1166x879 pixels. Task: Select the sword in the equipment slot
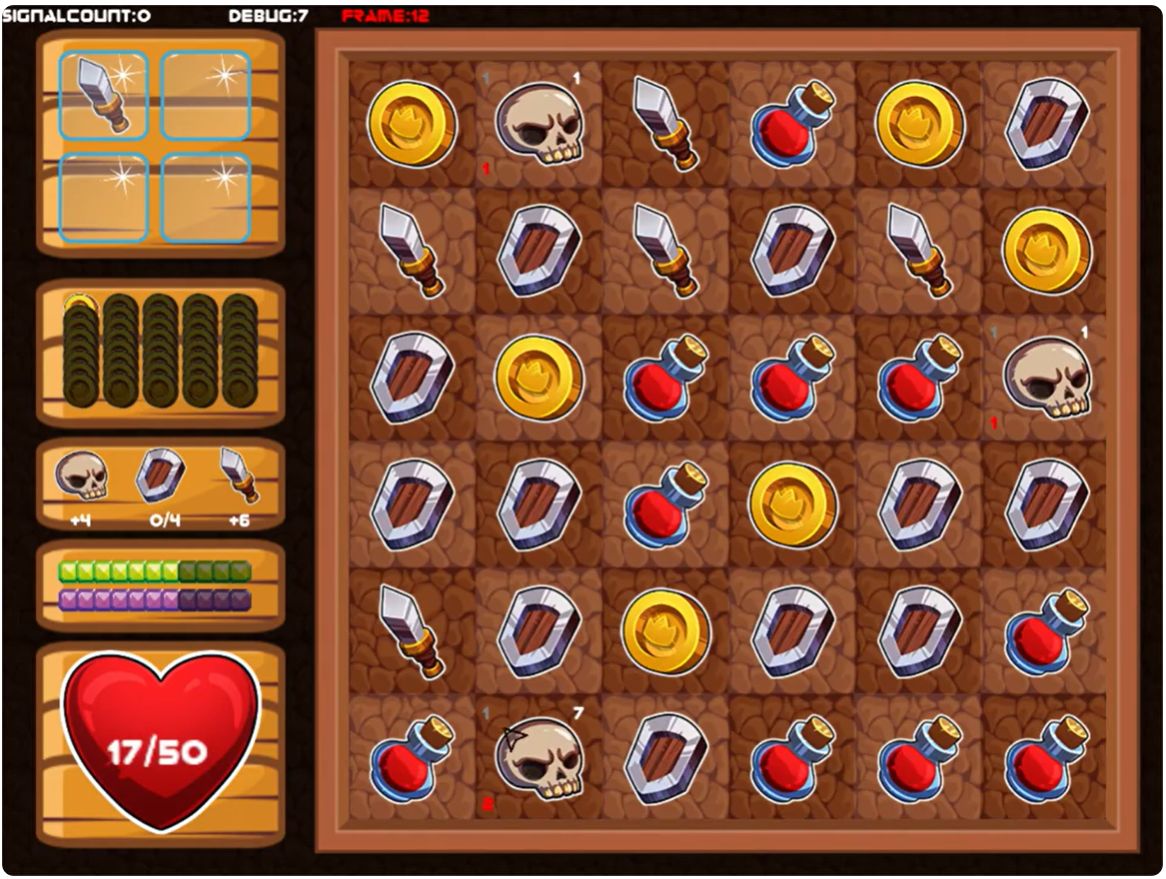point(102,95)
